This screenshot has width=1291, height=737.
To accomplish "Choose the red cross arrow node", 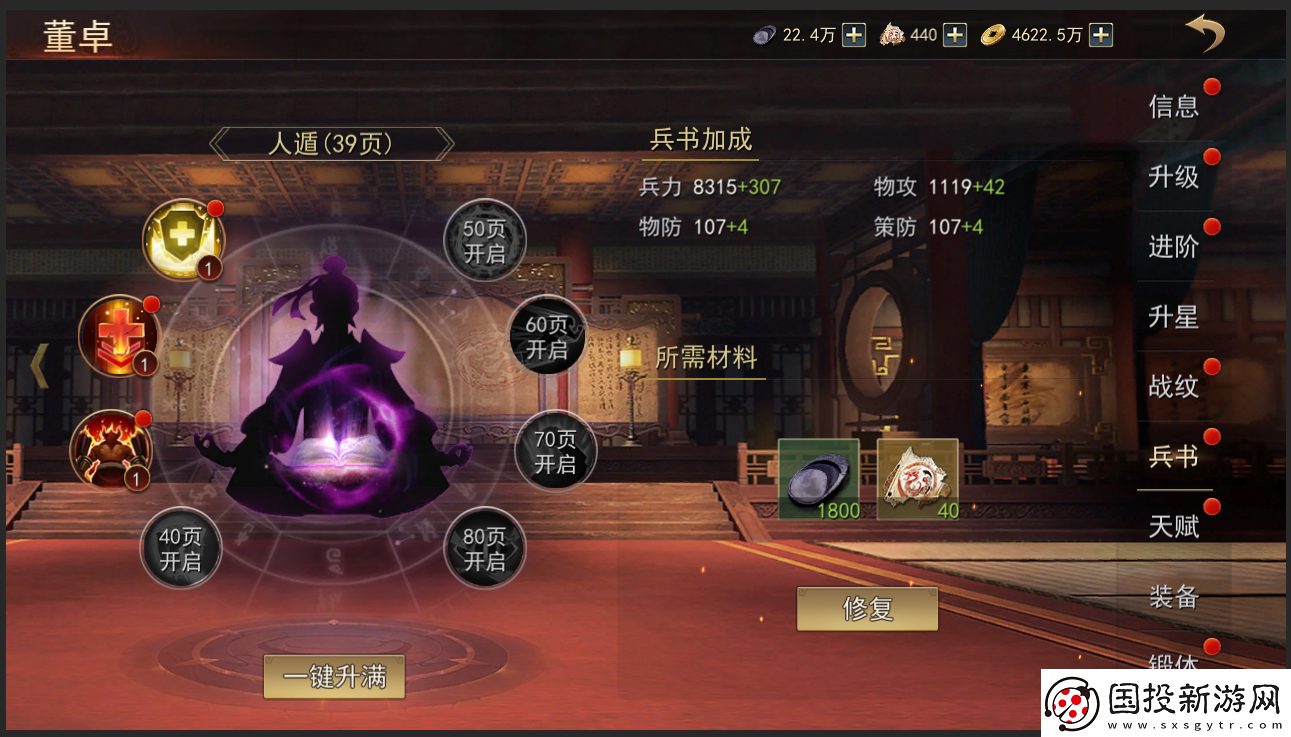I will 119,335.
